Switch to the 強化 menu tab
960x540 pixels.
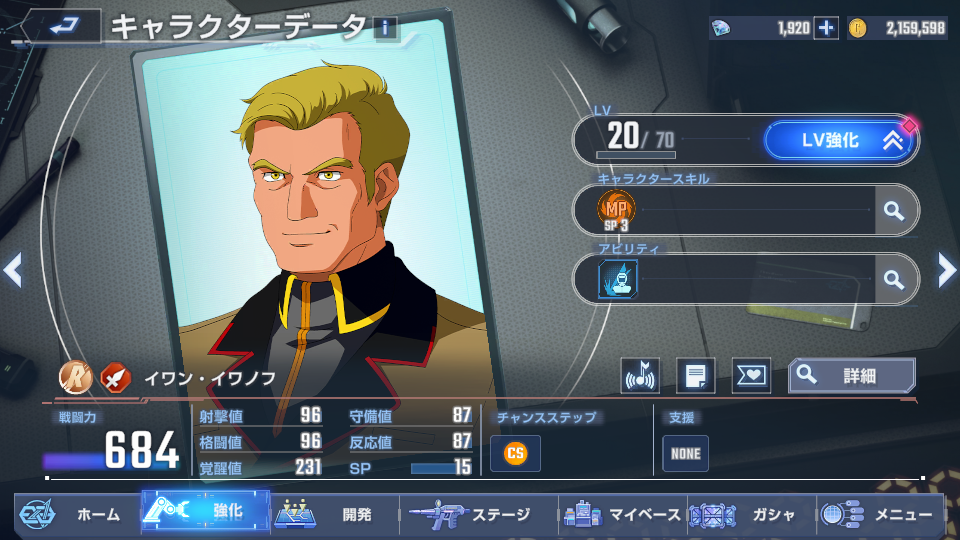pos(205,512)
